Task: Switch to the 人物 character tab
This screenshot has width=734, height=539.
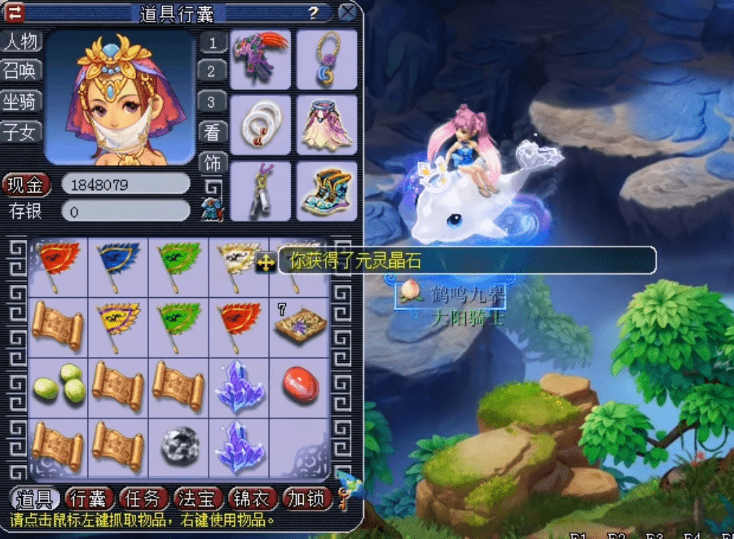Action: pos(21,41)
